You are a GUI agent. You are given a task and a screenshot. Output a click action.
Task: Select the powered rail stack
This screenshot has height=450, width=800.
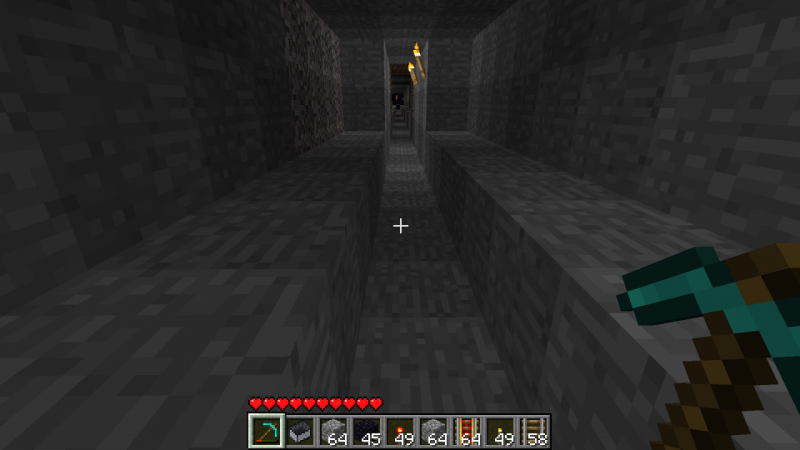[466, 431]
